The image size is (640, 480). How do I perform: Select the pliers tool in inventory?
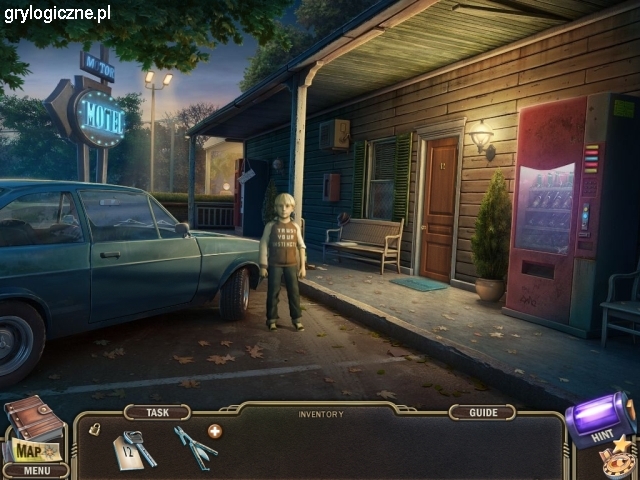(193, 447)
